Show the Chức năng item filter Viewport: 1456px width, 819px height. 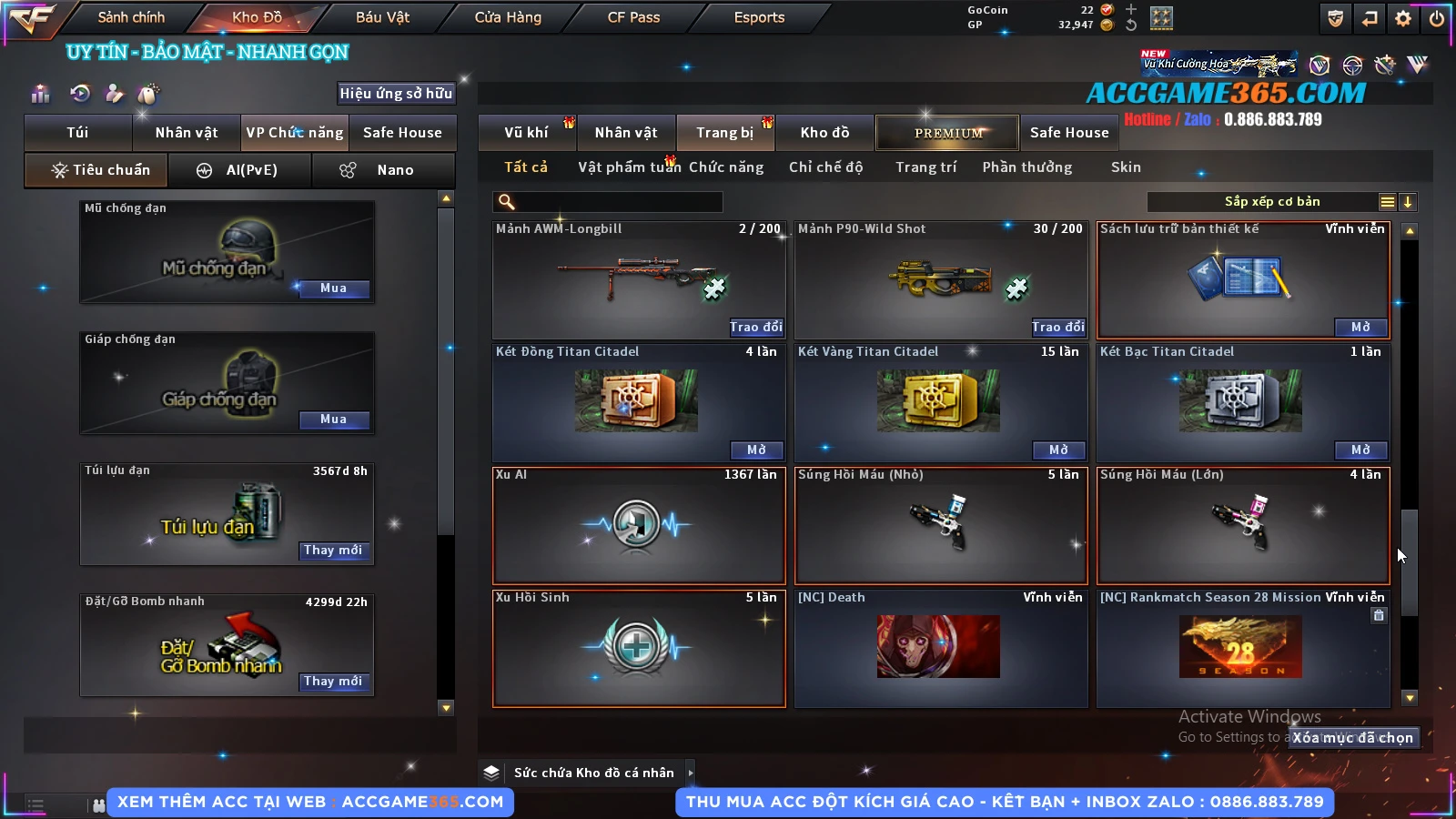726,167
